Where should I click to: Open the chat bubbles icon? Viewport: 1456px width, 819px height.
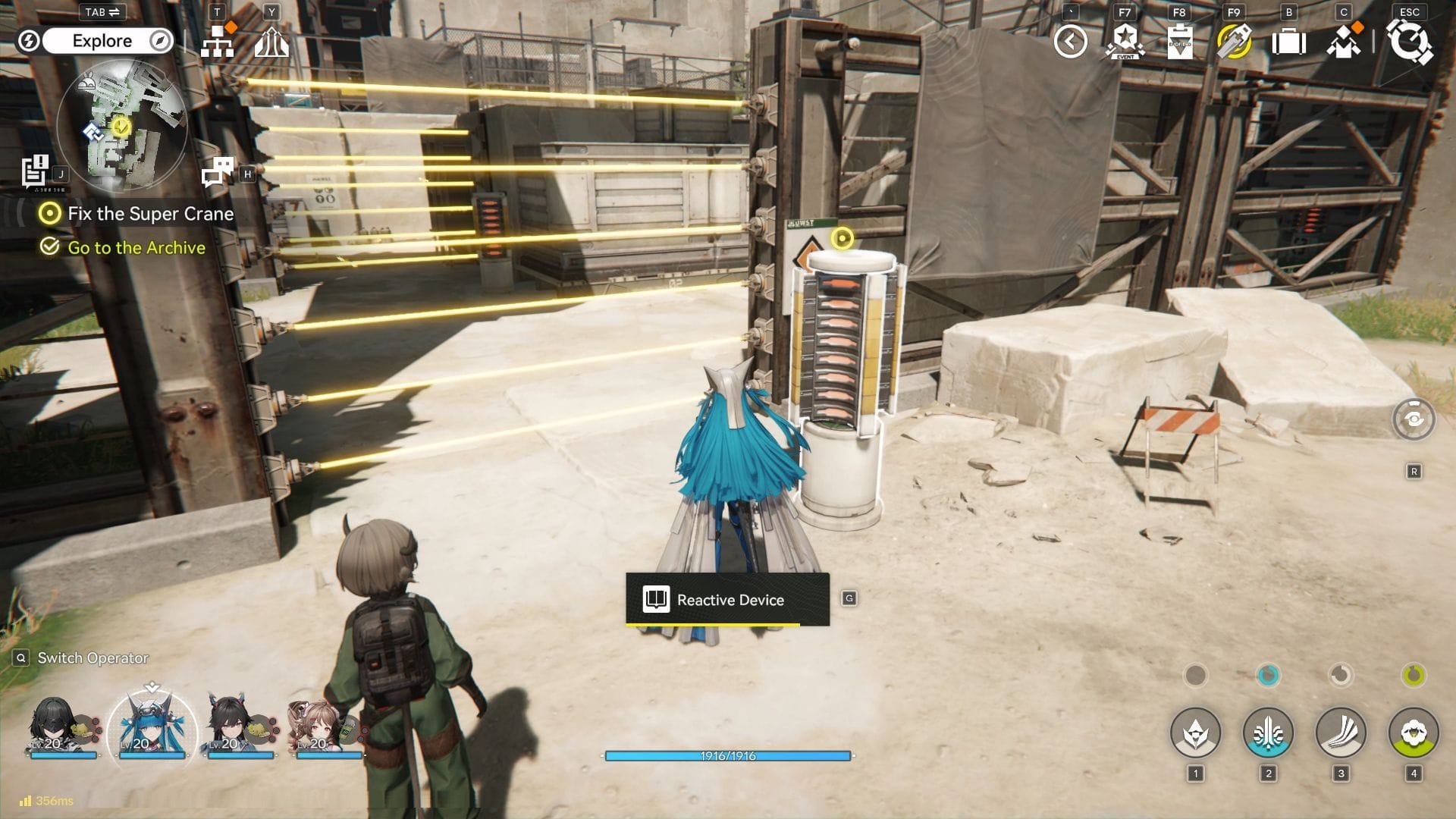[x=218, y=173]
